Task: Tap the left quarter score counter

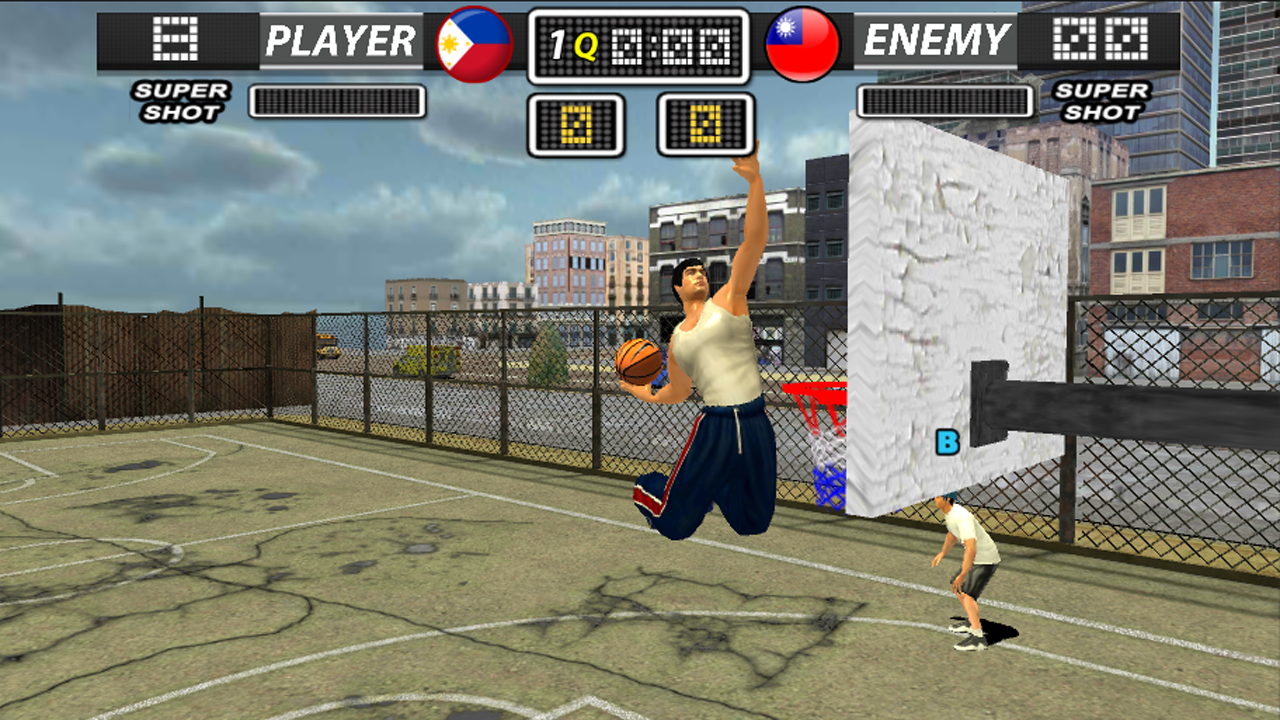Action: [x=580, y=124]
